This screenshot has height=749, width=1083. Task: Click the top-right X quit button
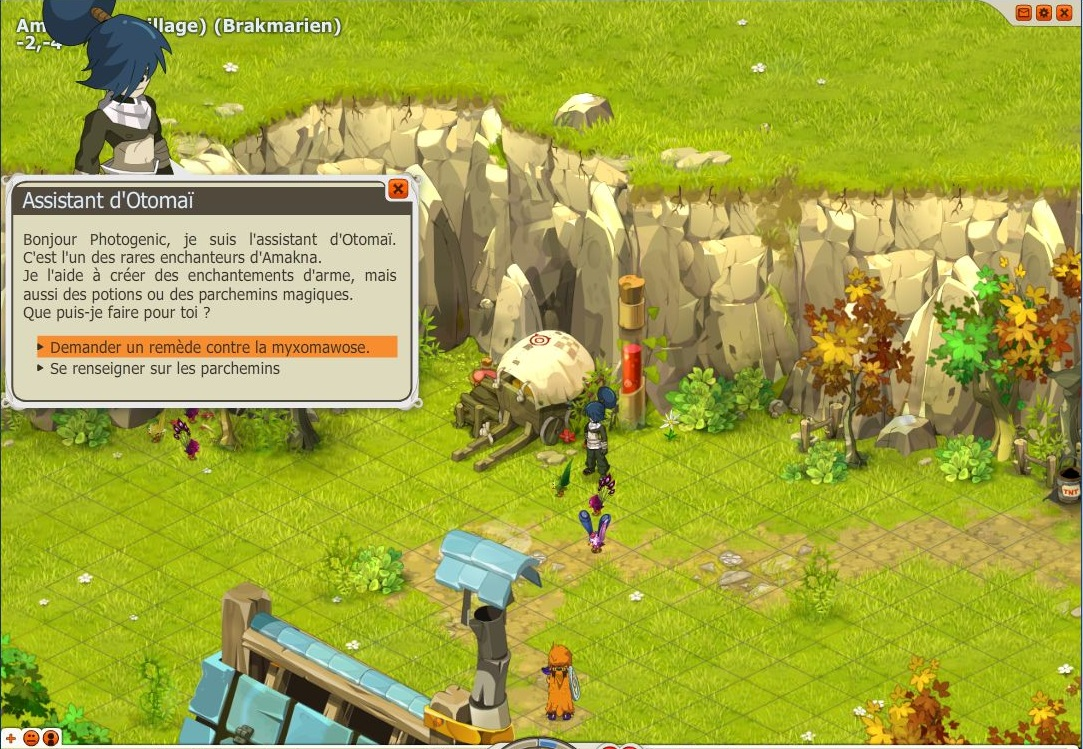pos(1063,13)
